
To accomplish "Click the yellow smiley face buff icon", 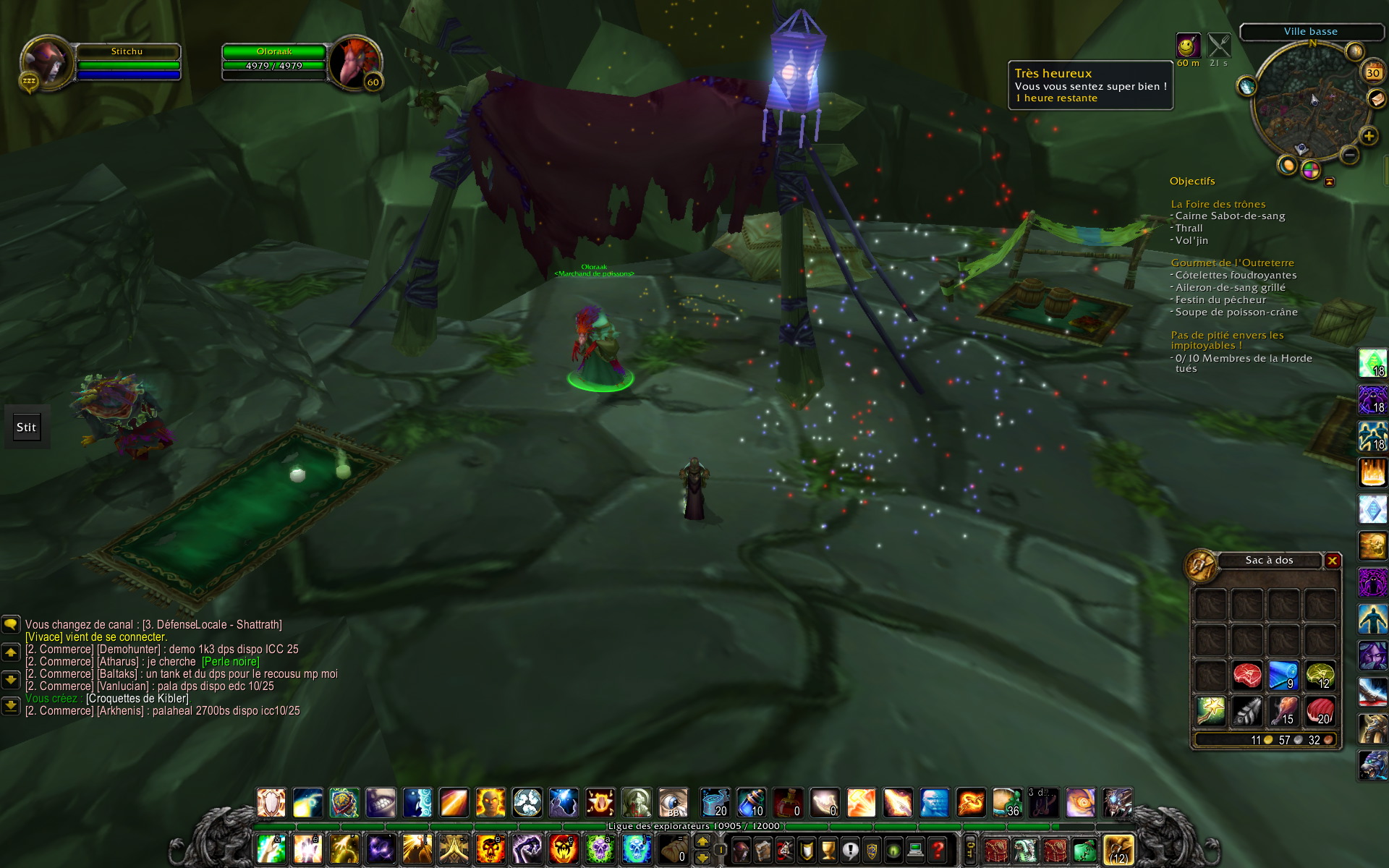I will point(1187,46).
